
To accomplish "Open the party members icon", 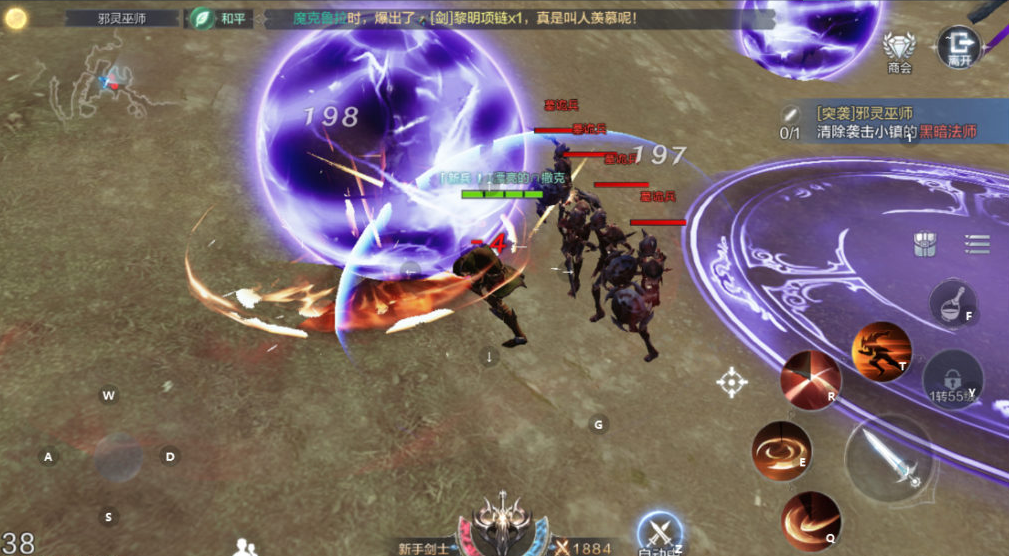I will click(244, 546).
